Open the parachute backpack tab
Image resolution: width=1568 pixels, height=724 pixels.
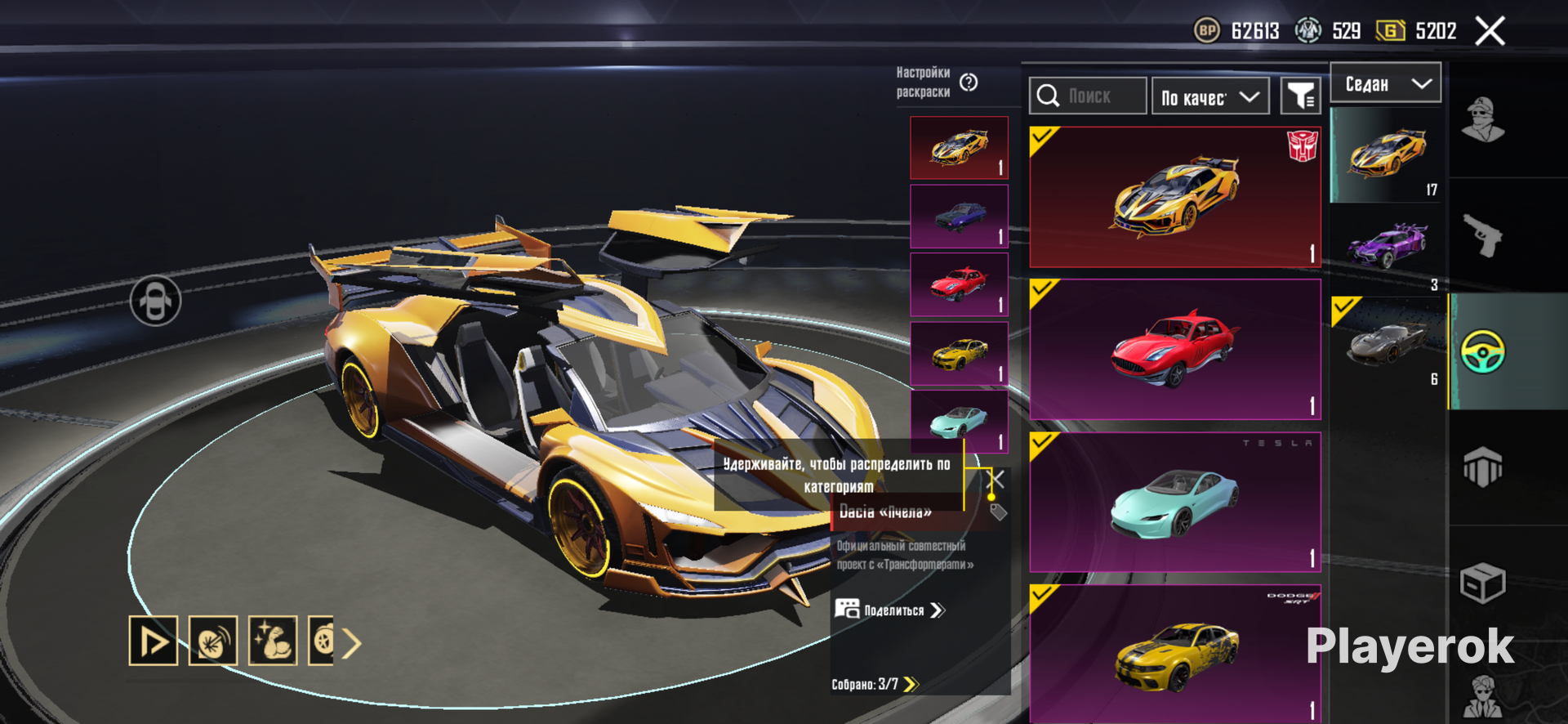pyautogui.click(x=1482, y=467)
